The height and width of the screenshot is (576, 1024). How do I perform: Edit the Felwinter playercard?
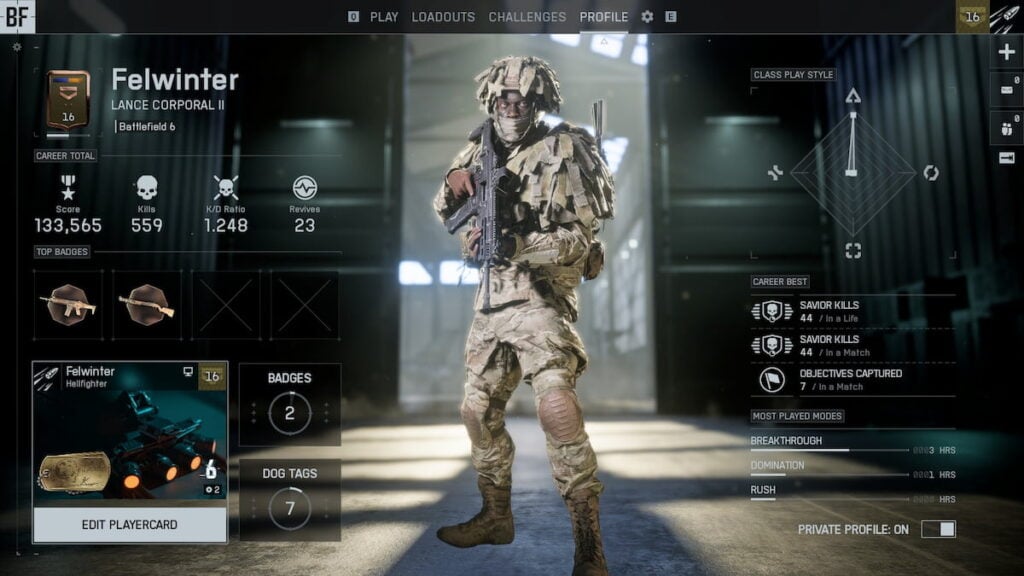click(x=130, y=524)
